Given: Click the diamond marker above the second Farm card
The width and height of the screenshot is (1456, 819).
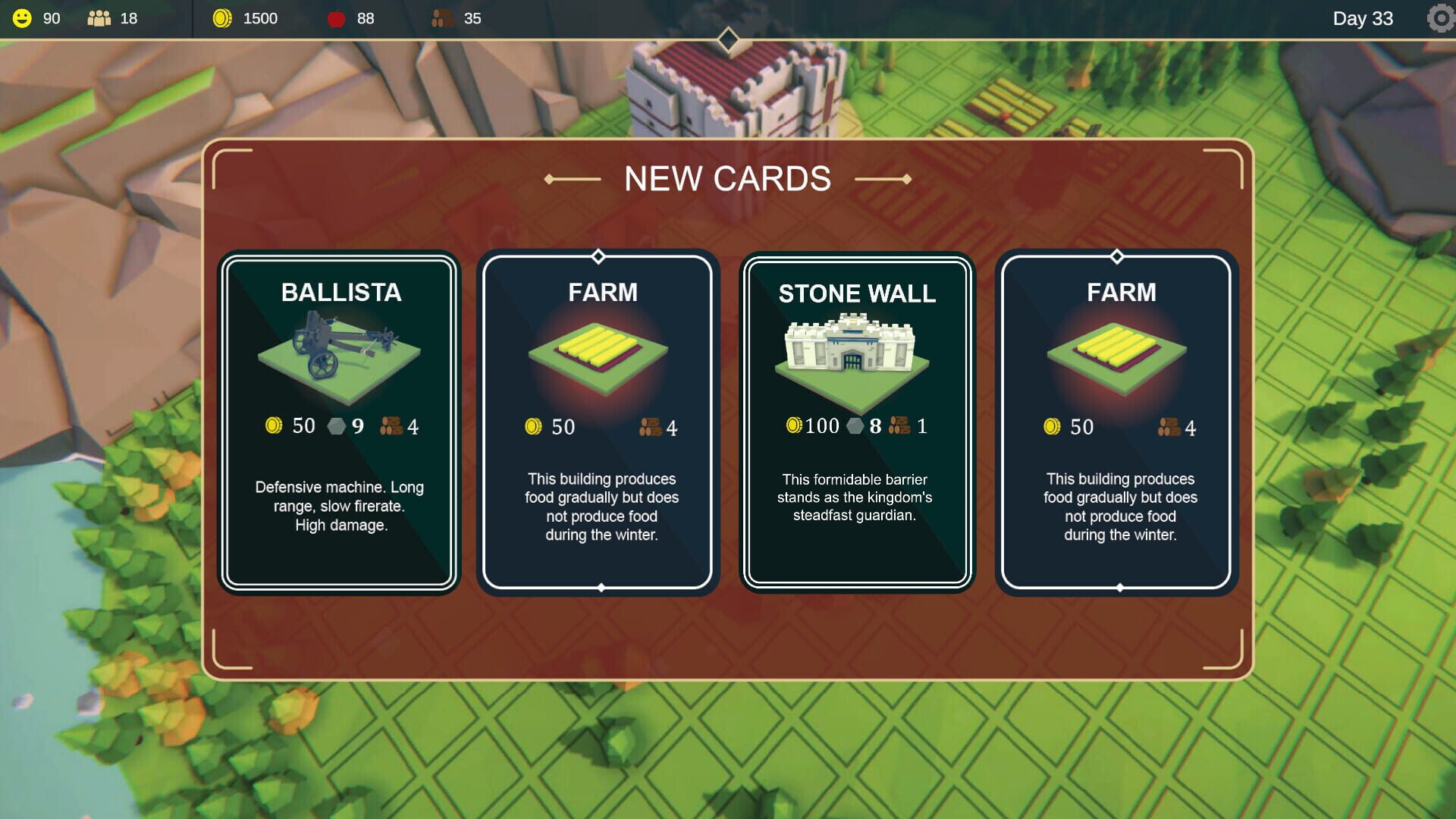Looking at the screenshot, I should click(1116, 256).
